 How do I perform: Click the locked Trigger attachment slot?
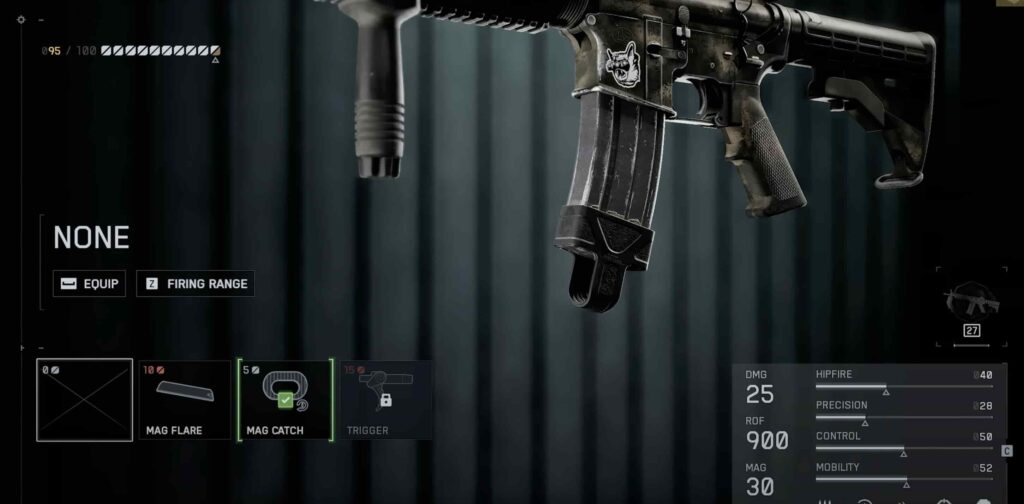pos(386,400)
